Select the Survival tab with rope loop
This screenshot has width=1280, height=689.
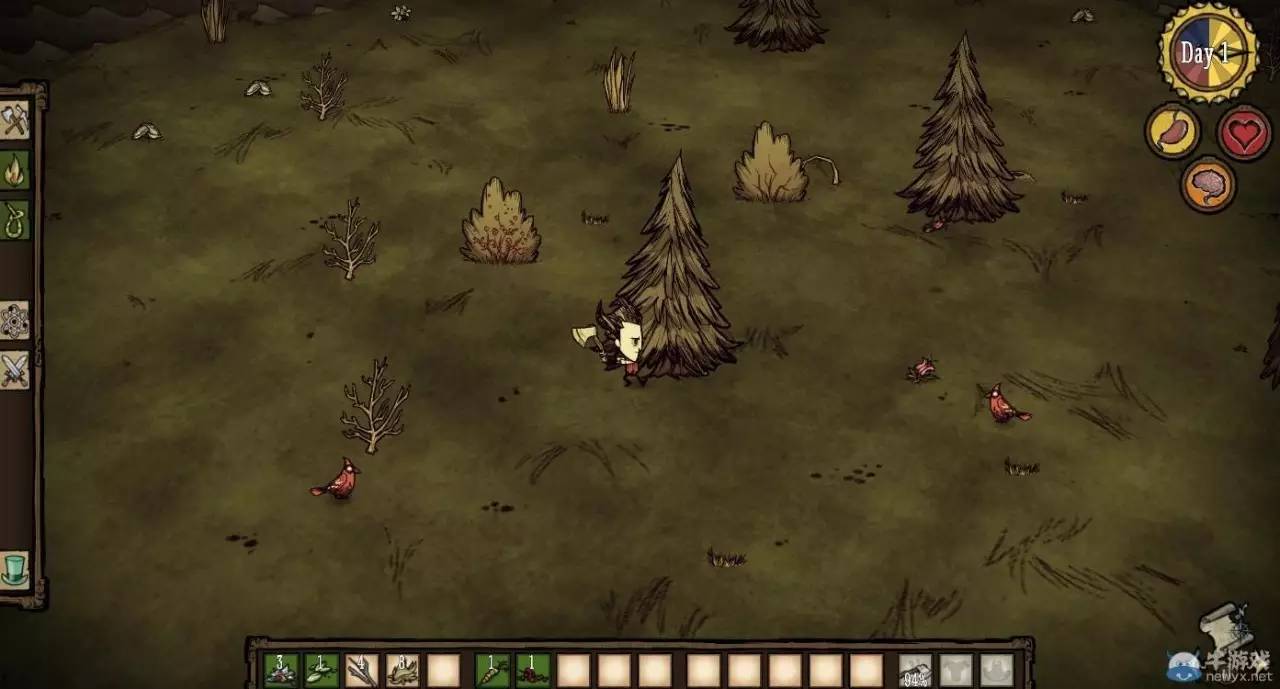[15, 219]
